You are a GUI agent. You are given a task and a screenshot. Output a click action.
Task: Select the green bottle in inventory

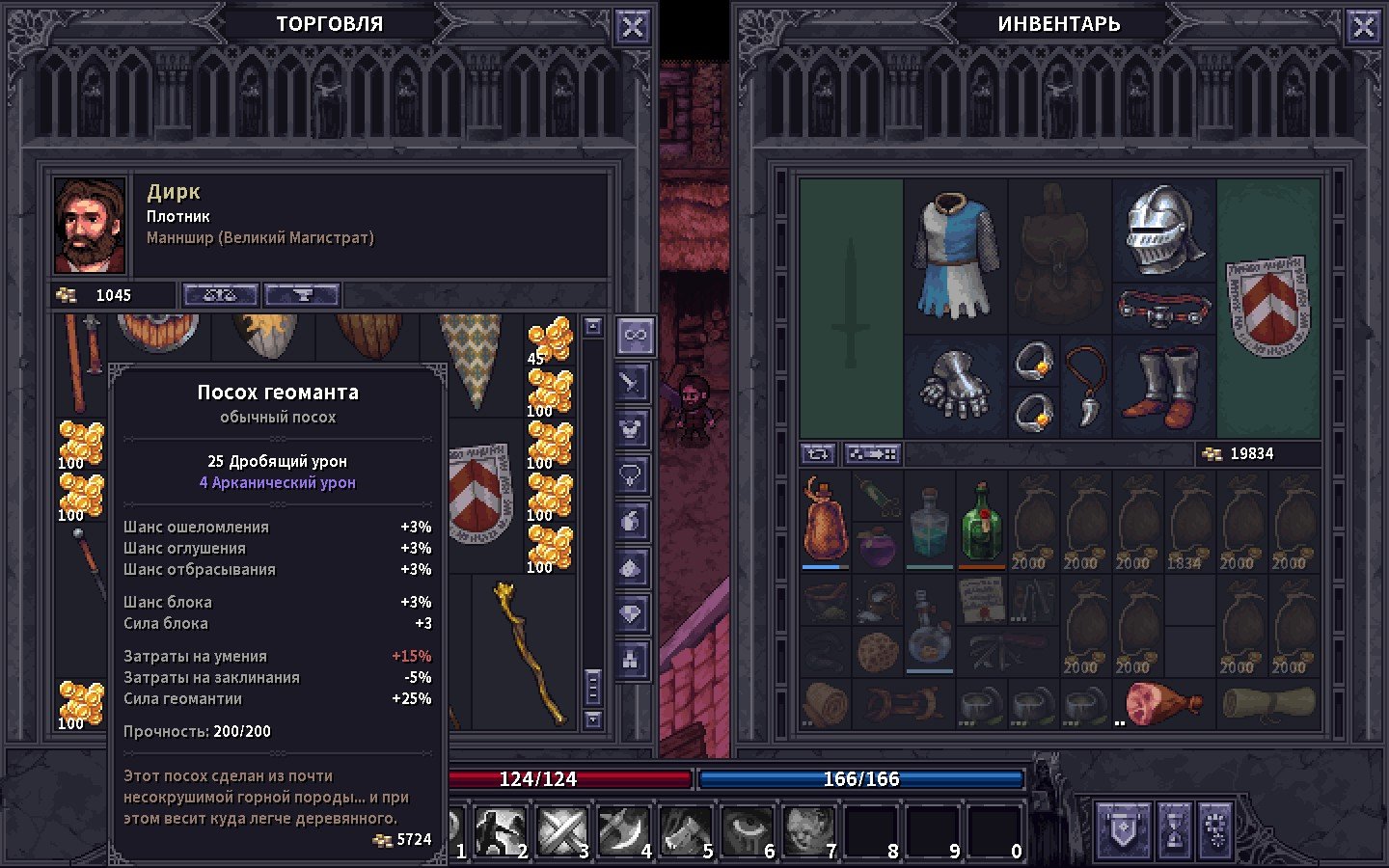point(982,521)
